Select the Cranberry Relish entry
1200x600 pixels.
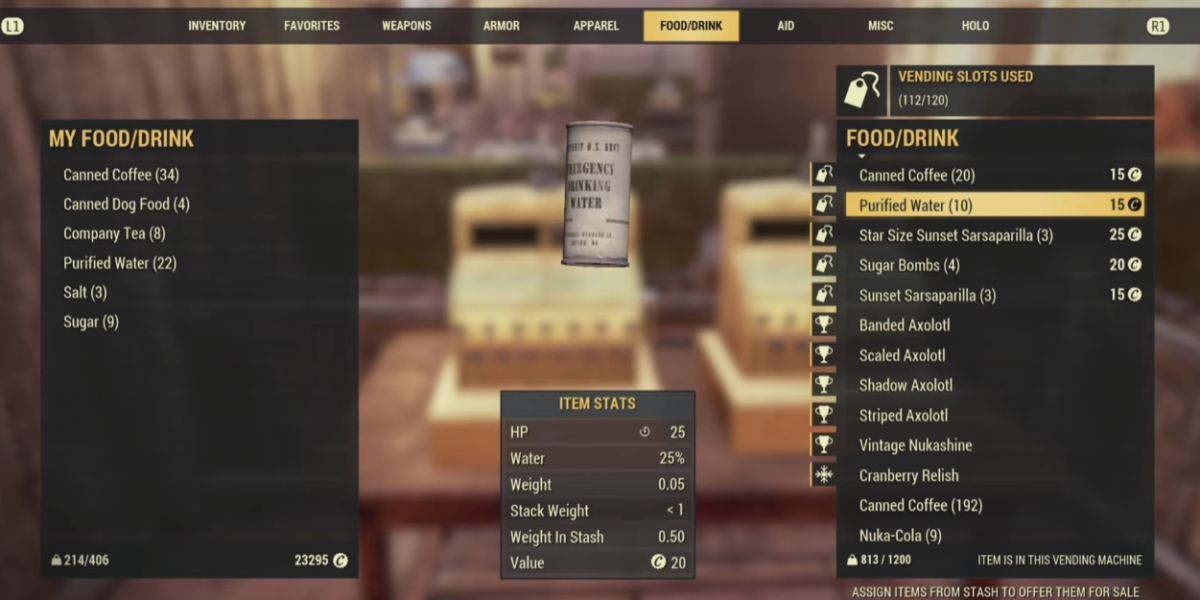(x=908, y=475)
